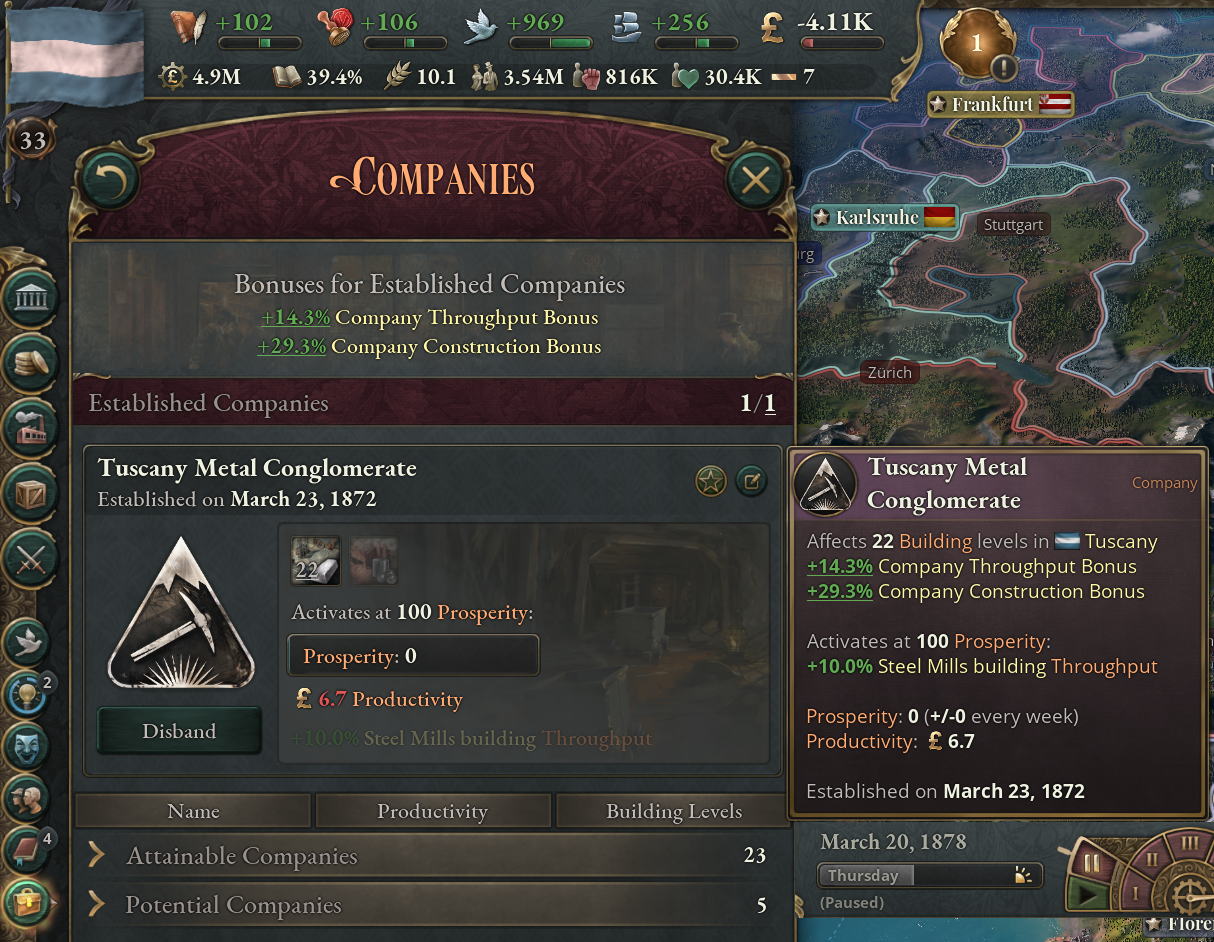Disband the Tuscany Metal Conglomerate
Screen dimensions: 1214x942
[x=179, y=731]
